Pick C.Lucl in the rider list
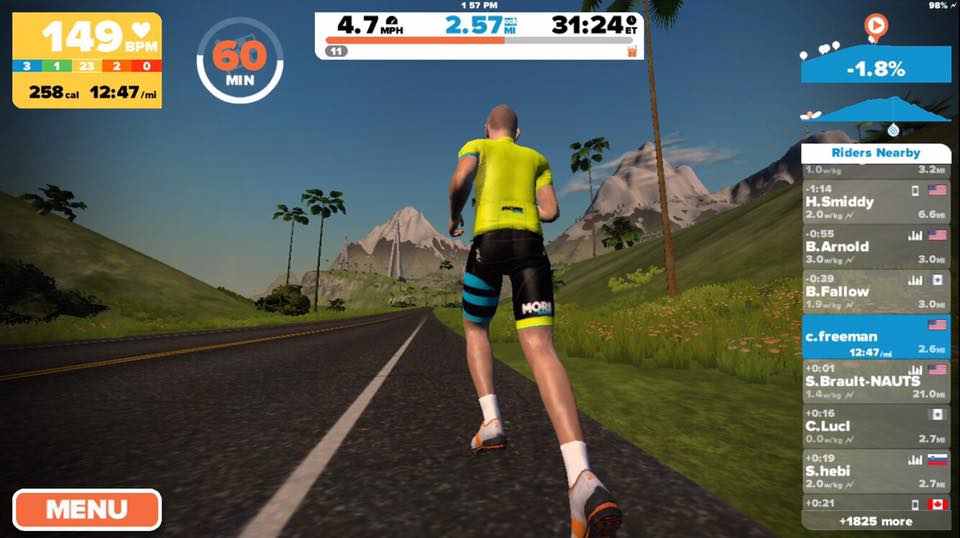 point(862,426)
